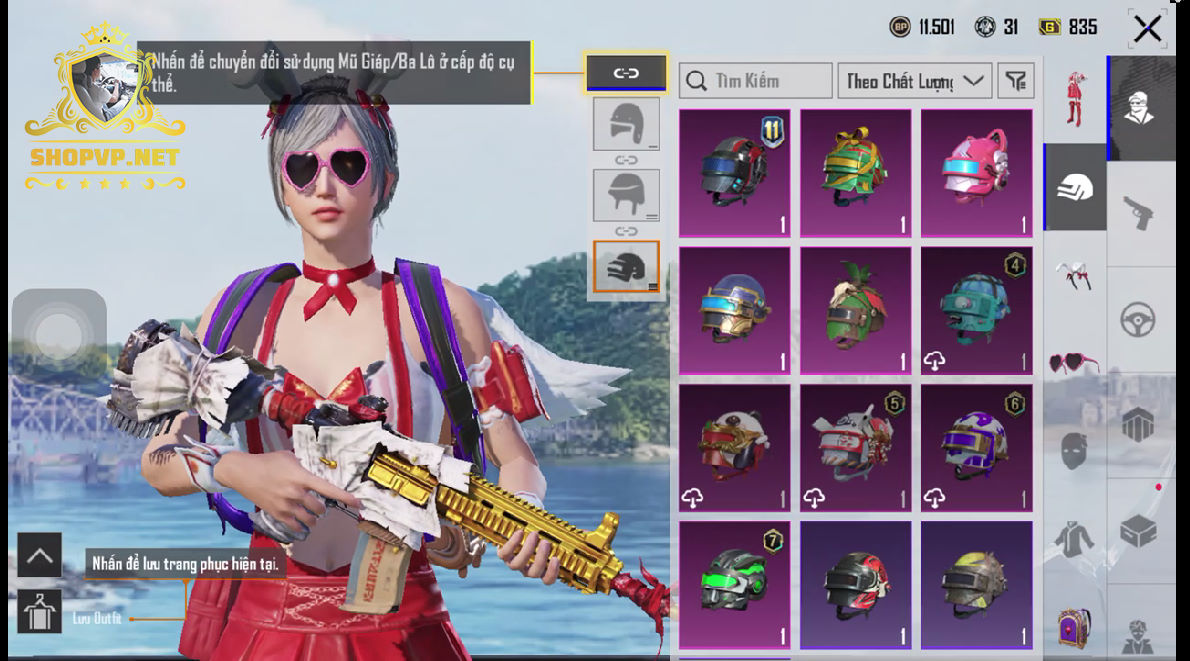Viewport: 1190px width, 661px height.
Task: Switch to the pistol weapons tab
Action: tap(1138, 213)
